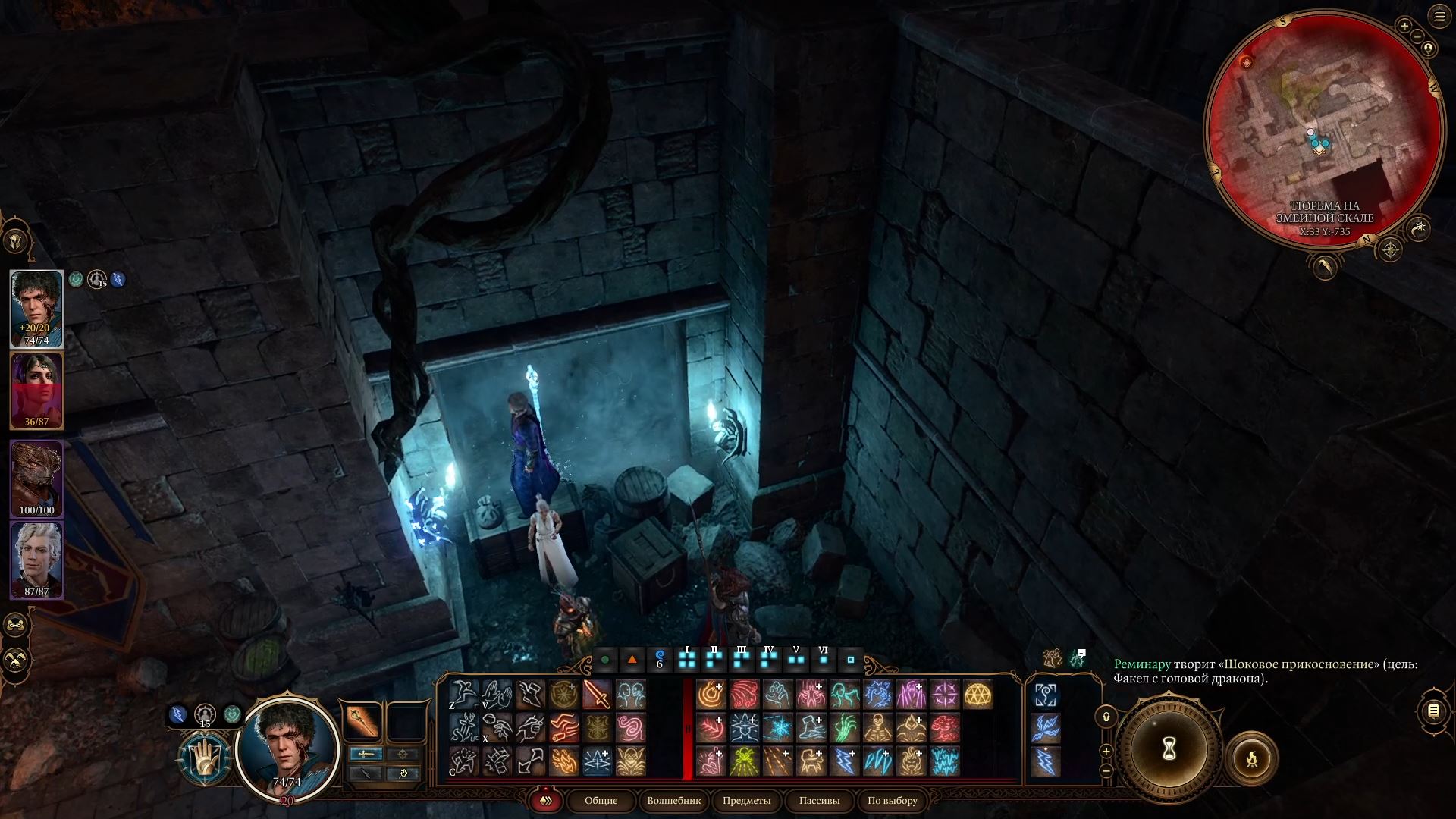1456x819 pixels.
Task: Switch to the Общие hotbar tab
Action: [601, 801]
